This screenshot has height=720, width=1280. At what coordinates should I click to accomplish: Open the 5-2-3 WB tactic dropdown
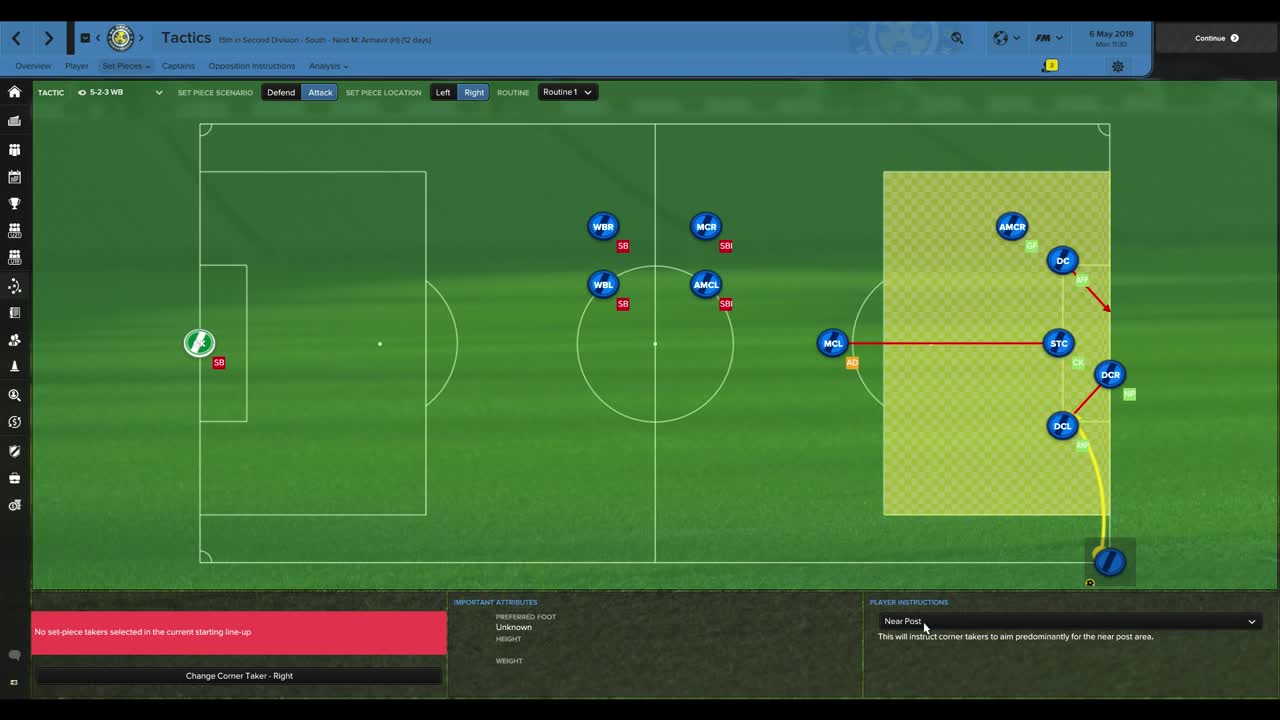120,92
